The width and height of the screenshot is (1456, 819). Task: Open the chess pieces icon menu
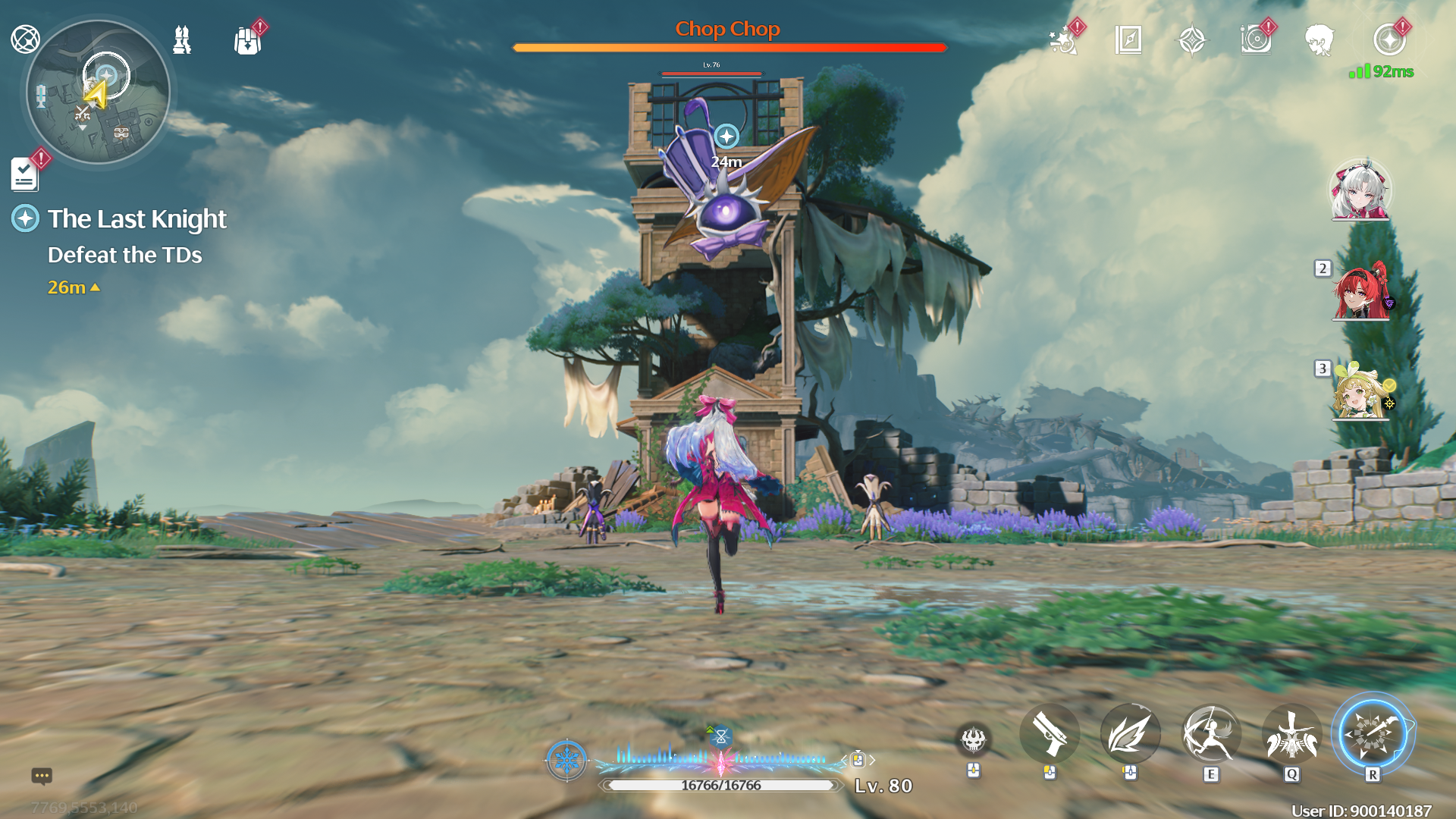(x=182, y=39)
